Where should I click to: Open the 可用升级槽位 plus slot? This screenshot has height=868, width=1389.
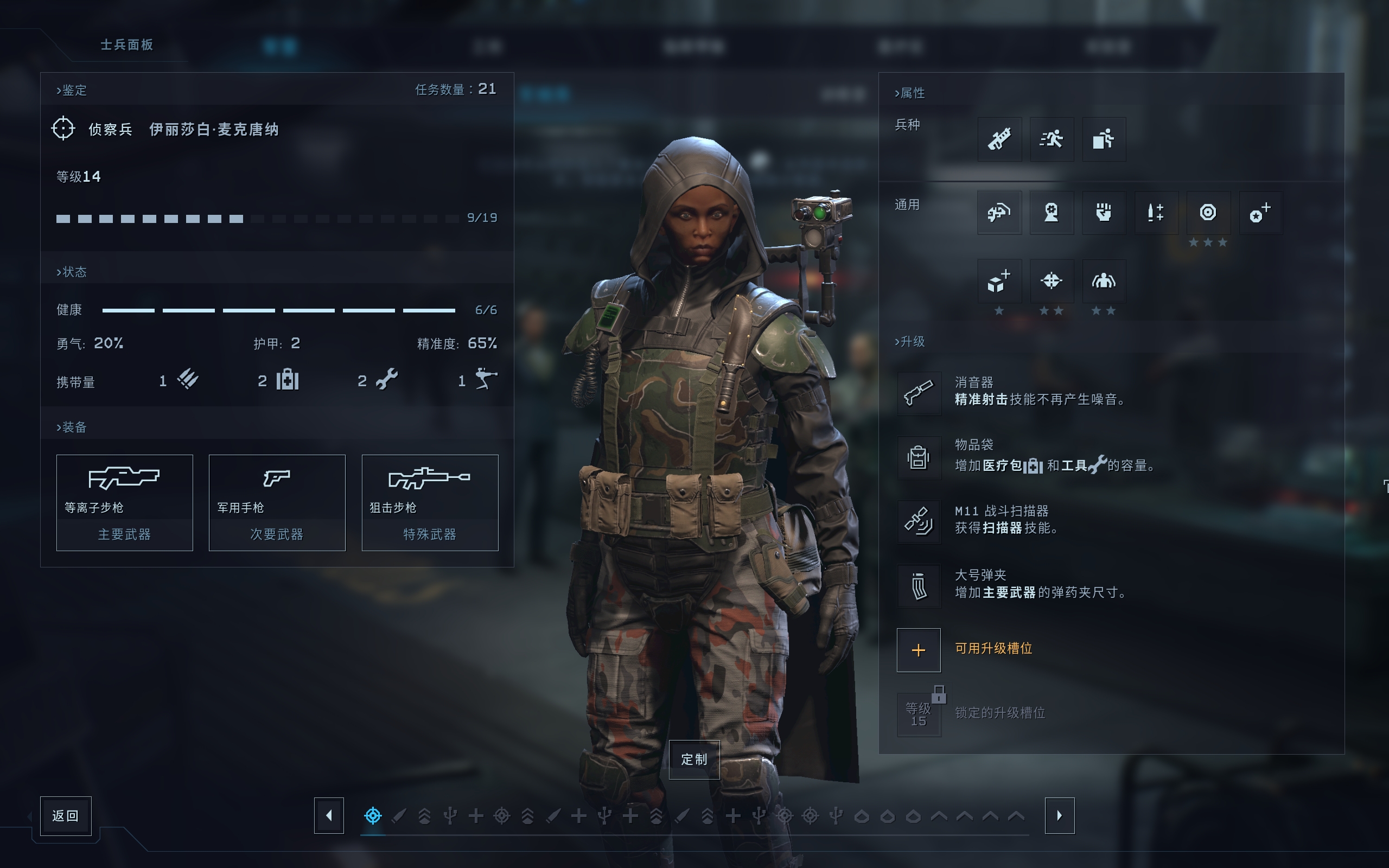pyautogui.click(x=919, y=650)
